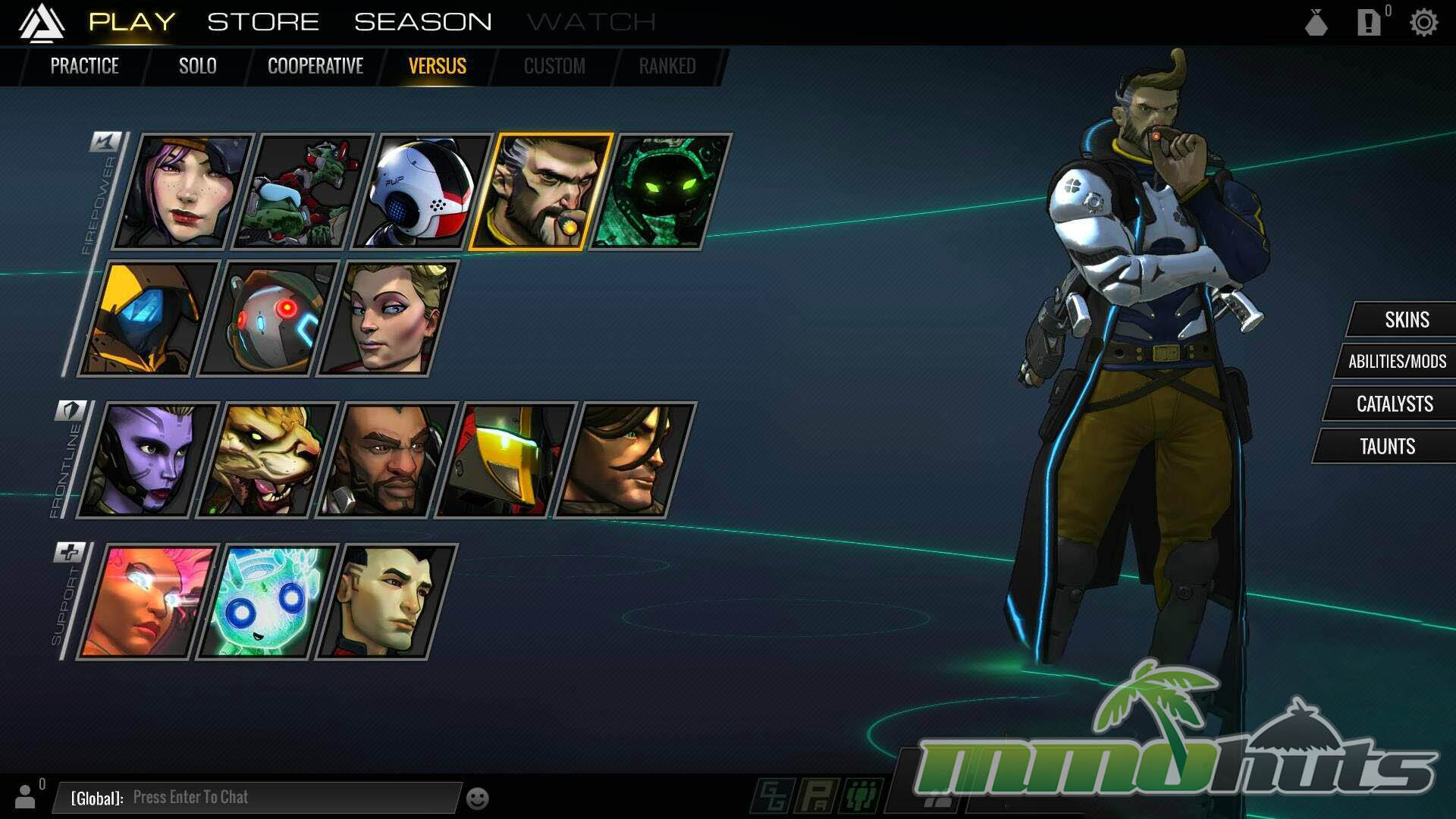
Task: Open the Skins panel
Action: tap(1407, 320)
